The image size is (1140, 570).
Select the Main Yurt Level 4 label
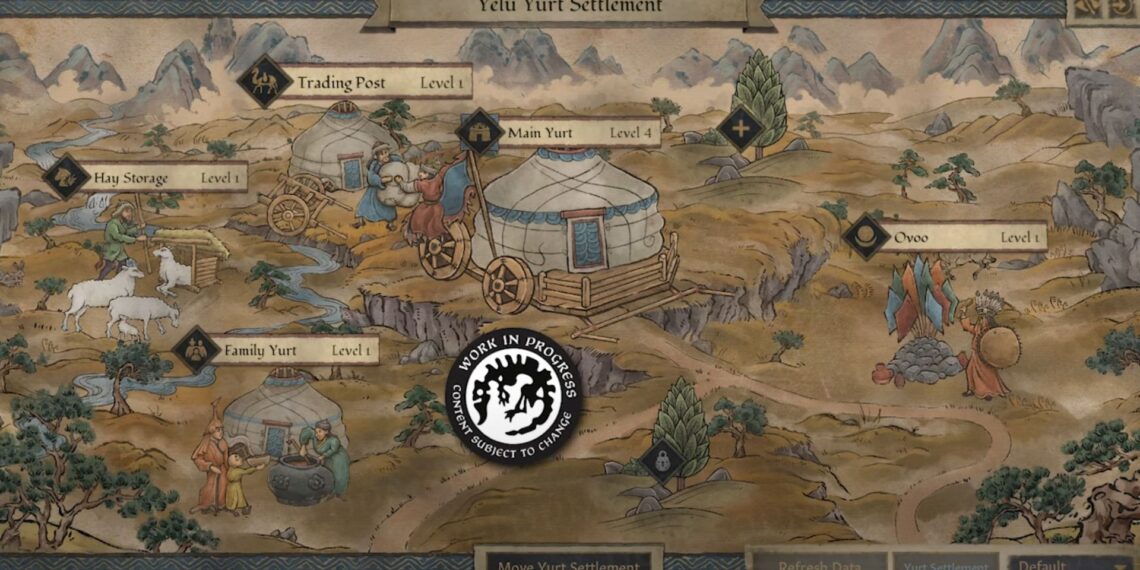580,132
